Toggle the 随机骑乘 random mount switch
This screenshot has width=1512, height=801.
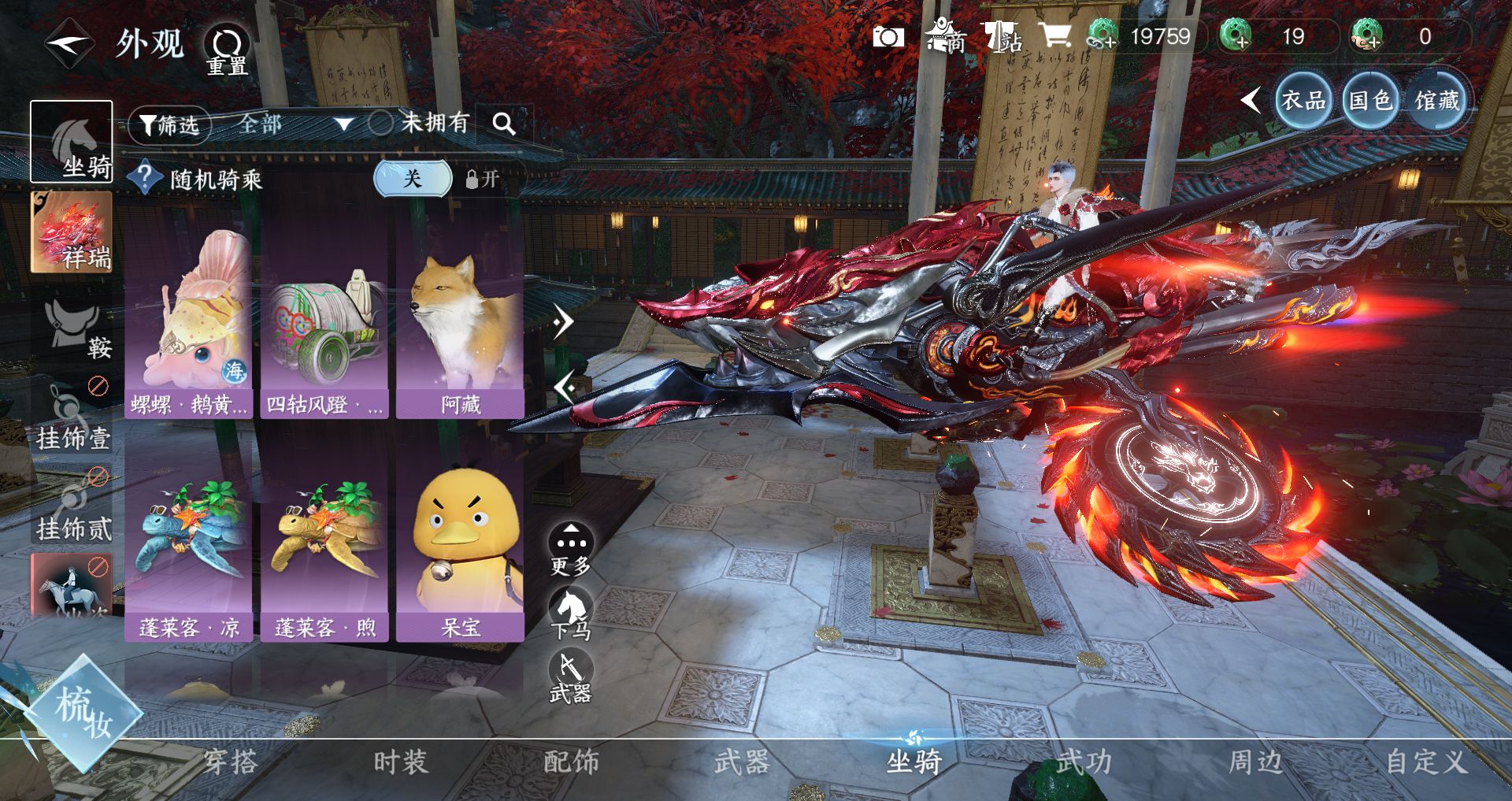tap(413, 179)
